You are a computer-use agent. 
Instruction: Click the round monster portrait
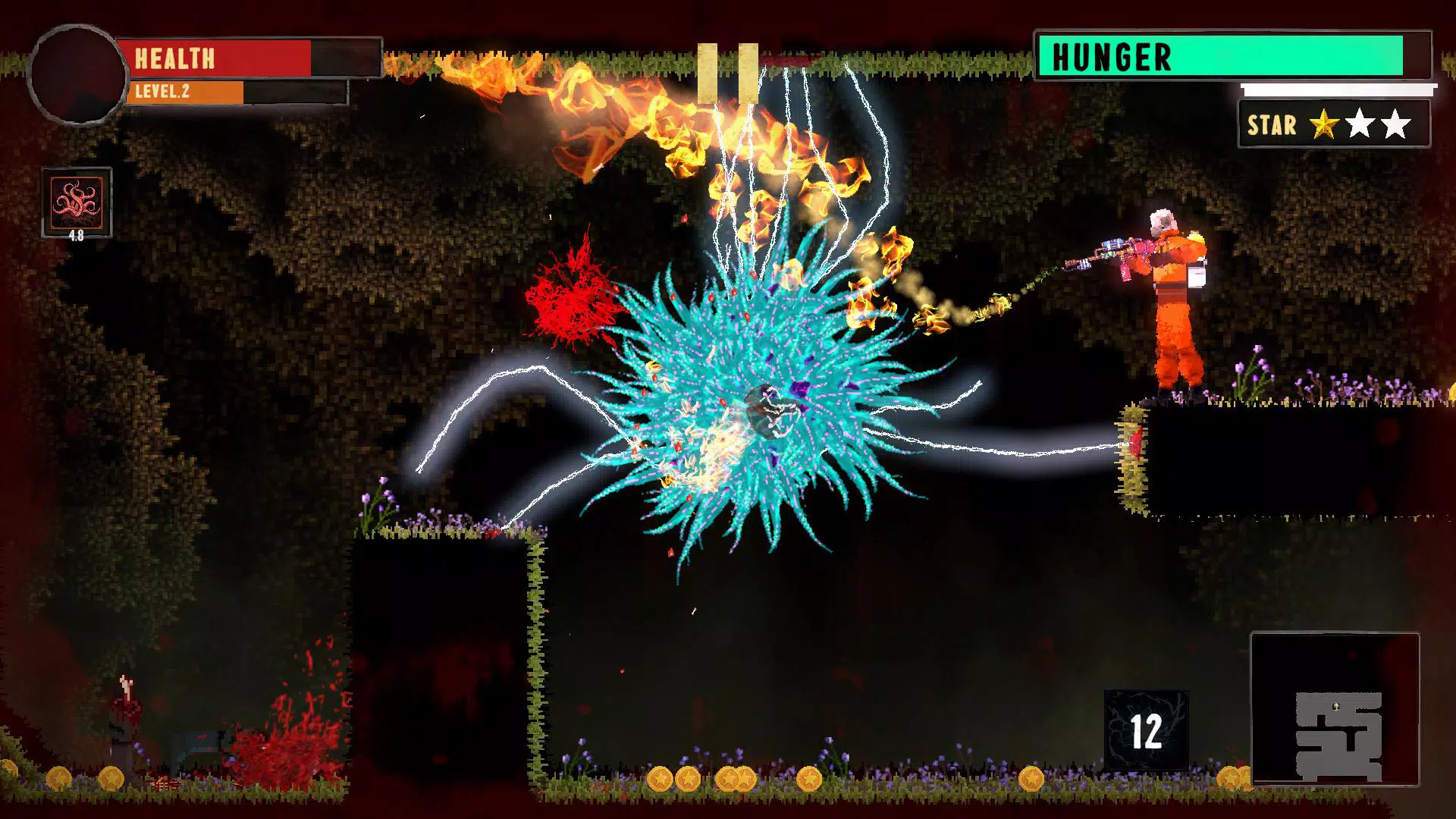click(x=77, y=74)
